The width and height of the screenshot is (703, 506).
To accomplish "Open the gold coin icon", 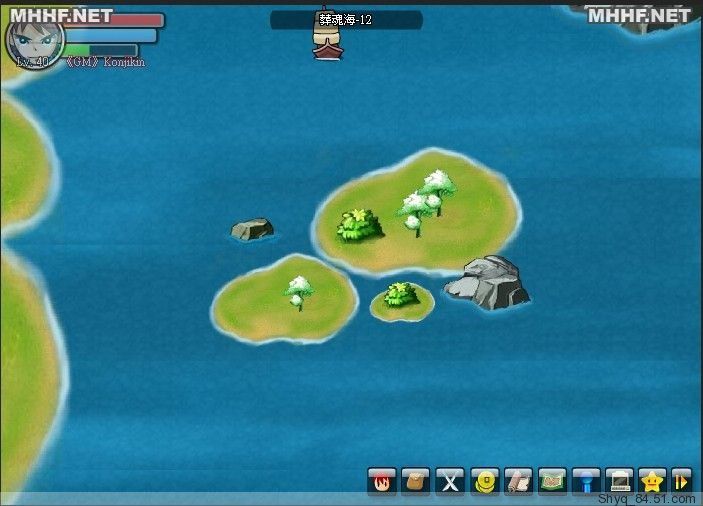I will 484,481.
